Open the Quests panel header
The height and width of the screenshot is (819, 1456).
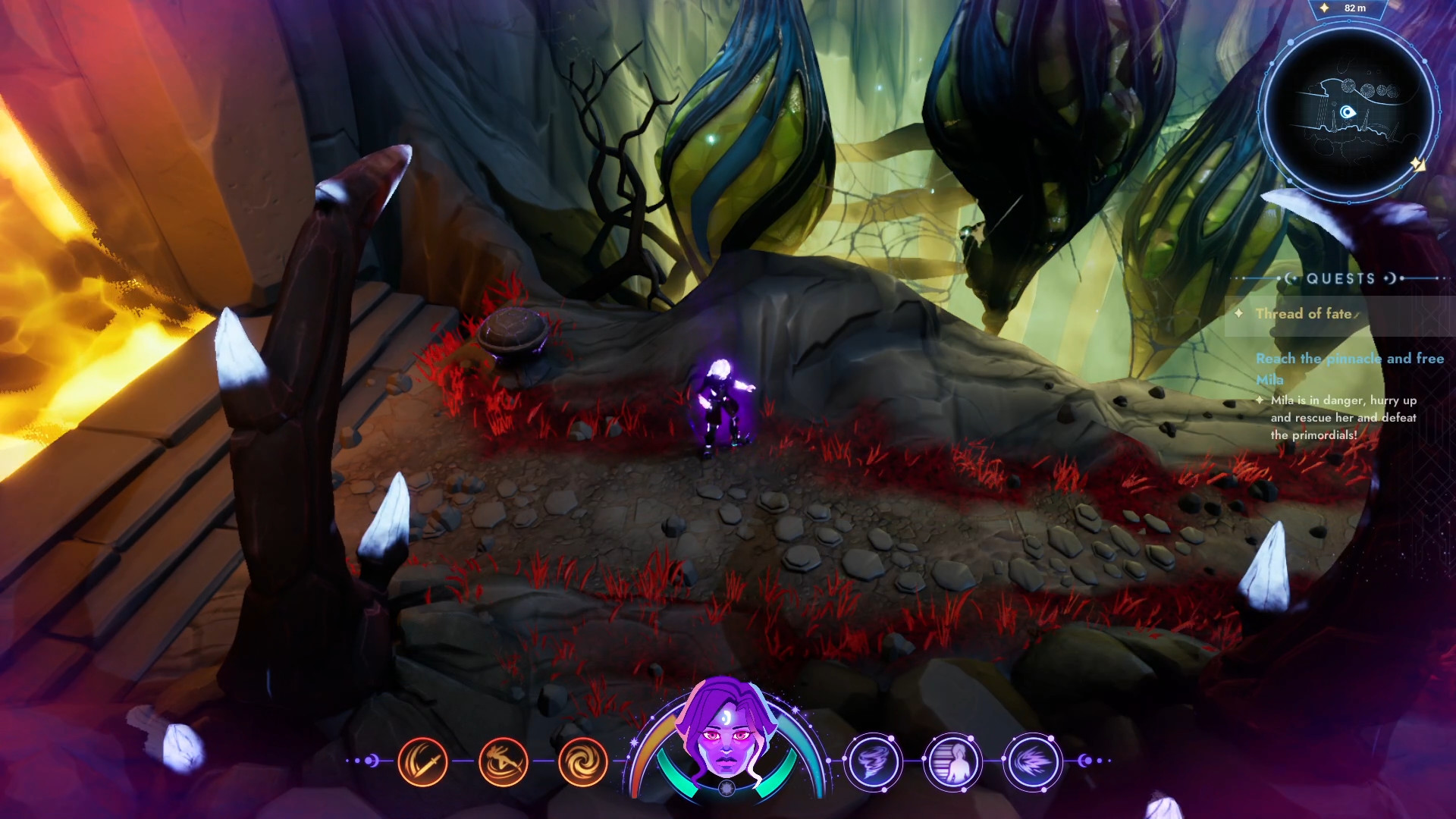(1341, 278)
